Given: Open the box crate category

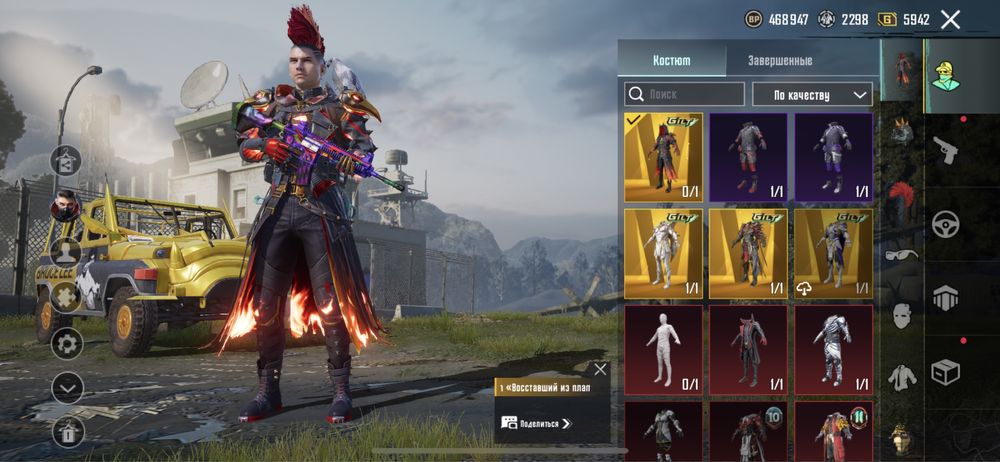Looking at the screenshot, I should [x=945, y=372].
